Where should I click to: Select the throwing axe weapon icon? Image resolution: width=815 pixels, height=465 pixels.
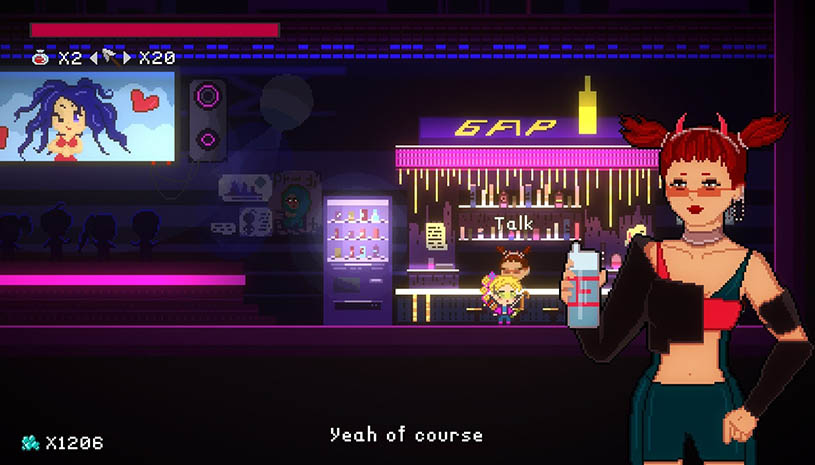(111, 57)
